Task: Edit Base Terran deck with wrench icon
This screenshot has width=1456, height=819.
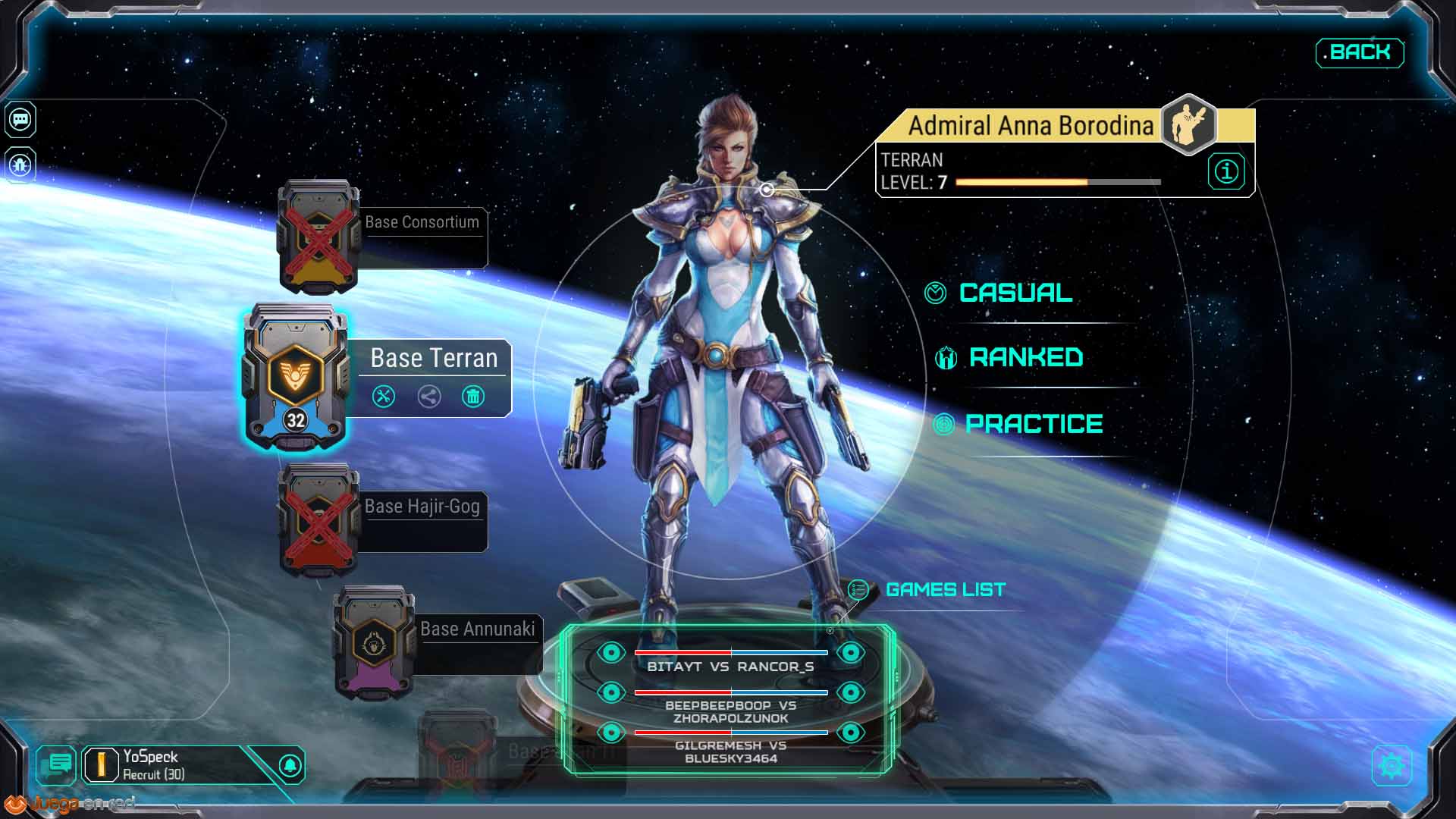Action: 384,396
